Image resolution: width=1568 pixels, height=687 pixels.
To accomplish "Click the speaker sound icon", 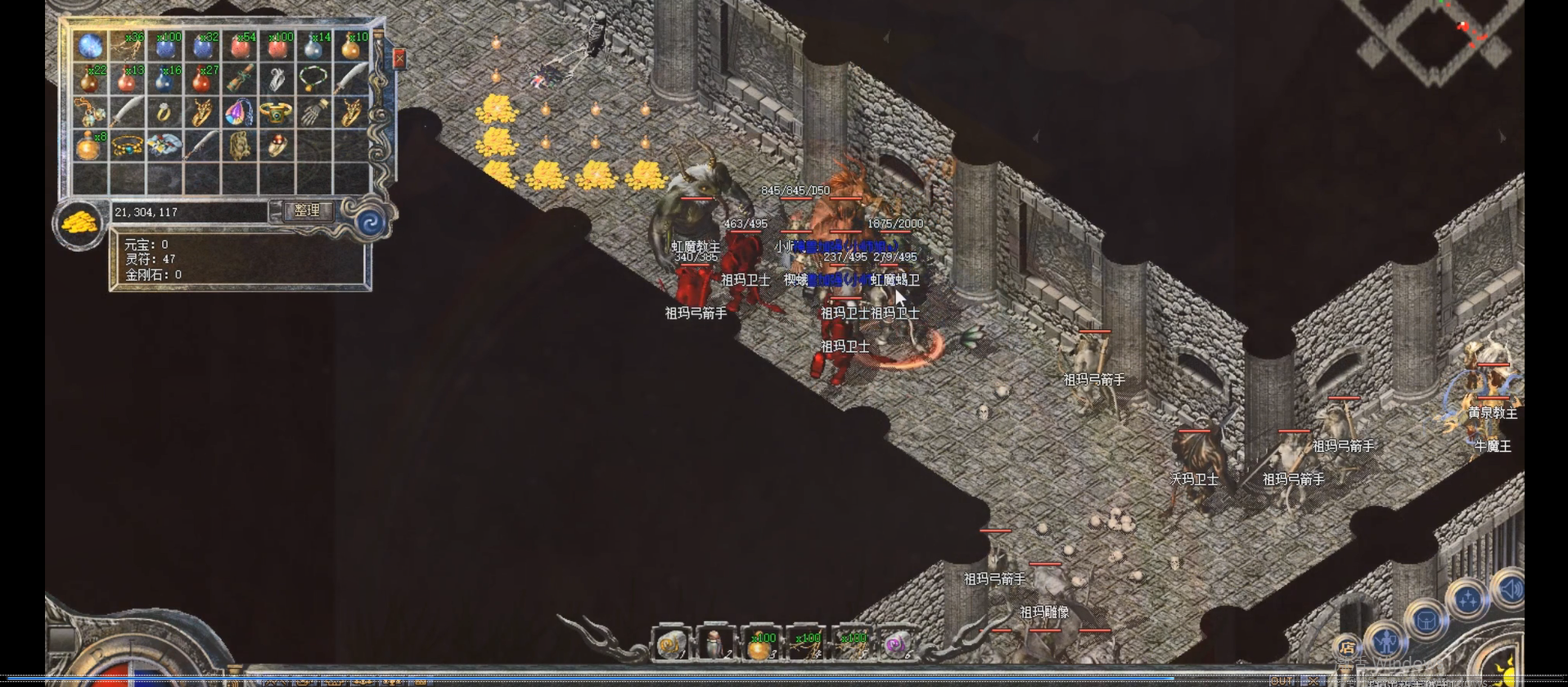I will [1510, 588].
